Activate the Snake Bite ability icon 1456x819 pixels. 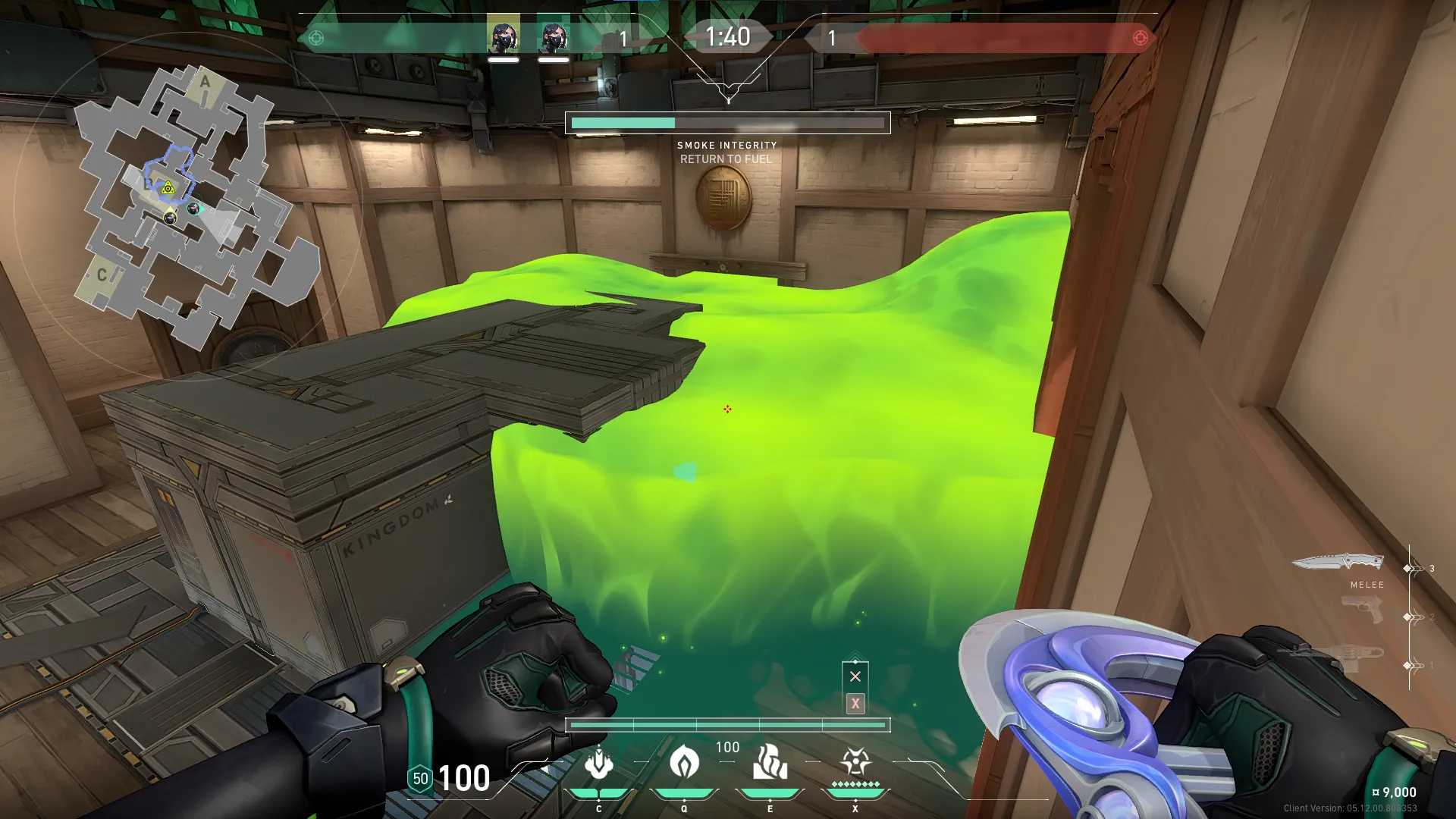pos(599,763)
